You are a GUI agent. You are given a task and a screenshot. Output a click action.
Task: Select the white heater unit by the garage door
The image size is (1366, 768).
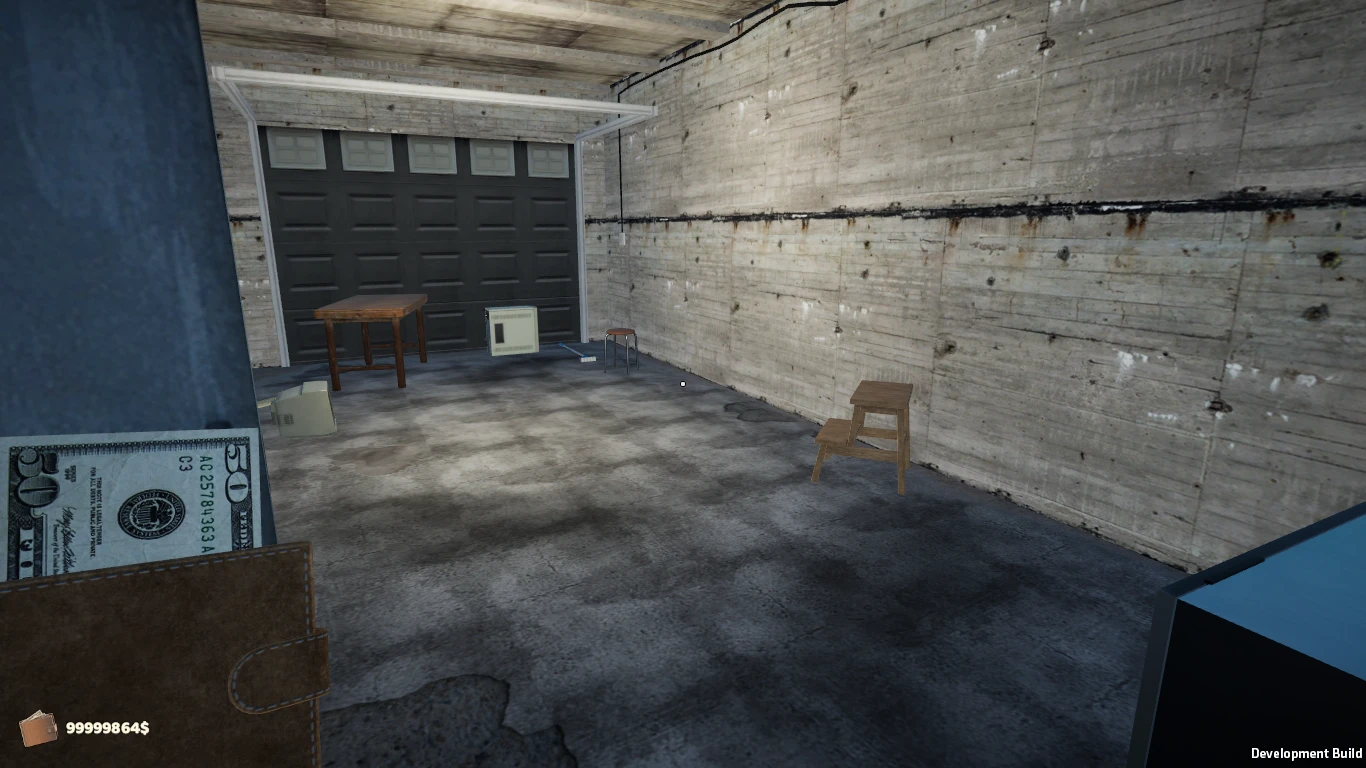tap(512, 333)
